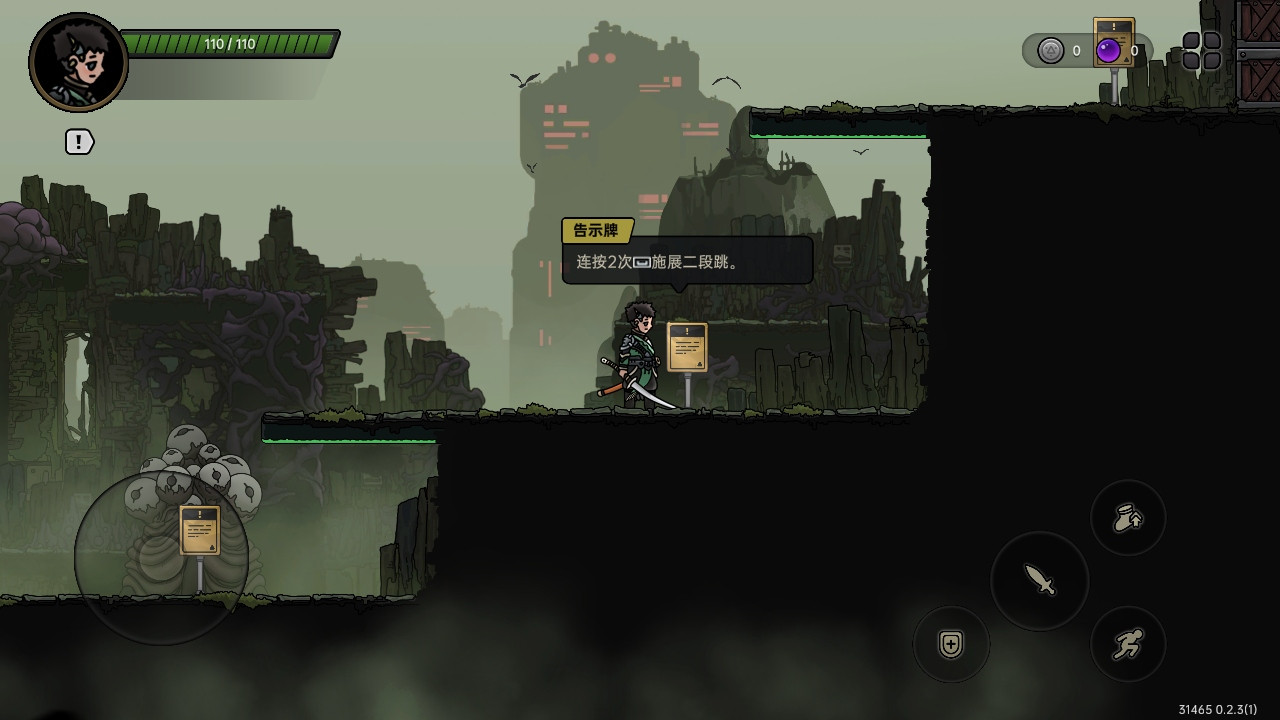Use the shield heal button
Screen dimensions: 1280x720
click(951, 644)
